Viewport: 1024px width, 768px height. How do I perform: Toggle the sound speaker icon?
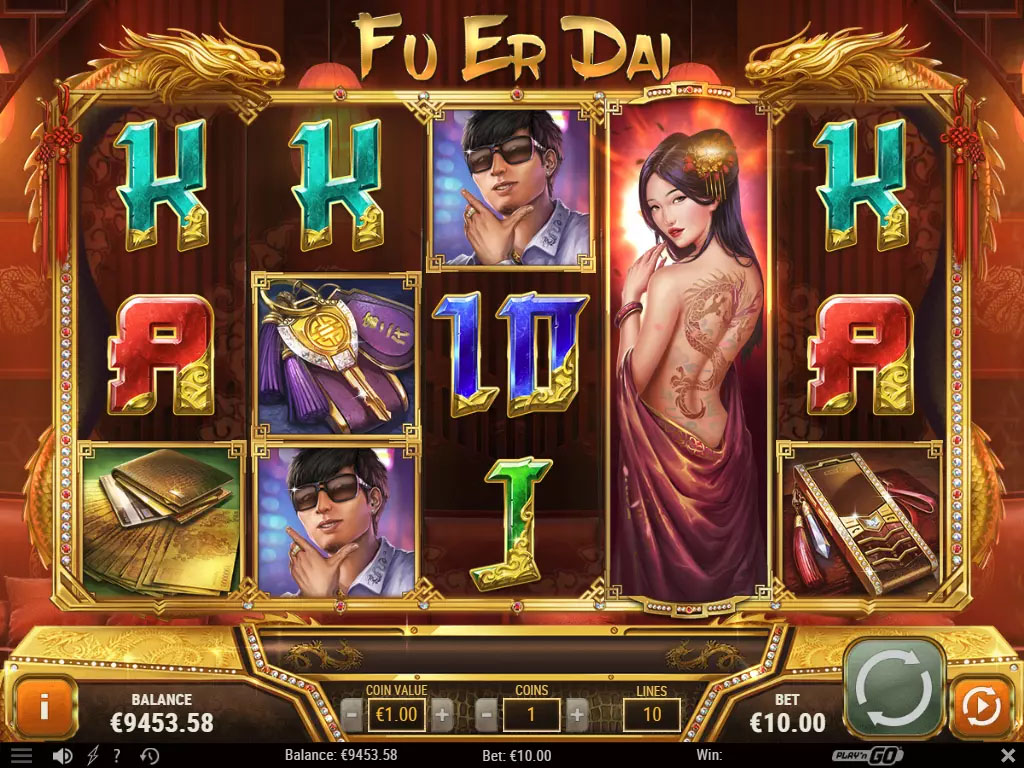pos(62,756)
